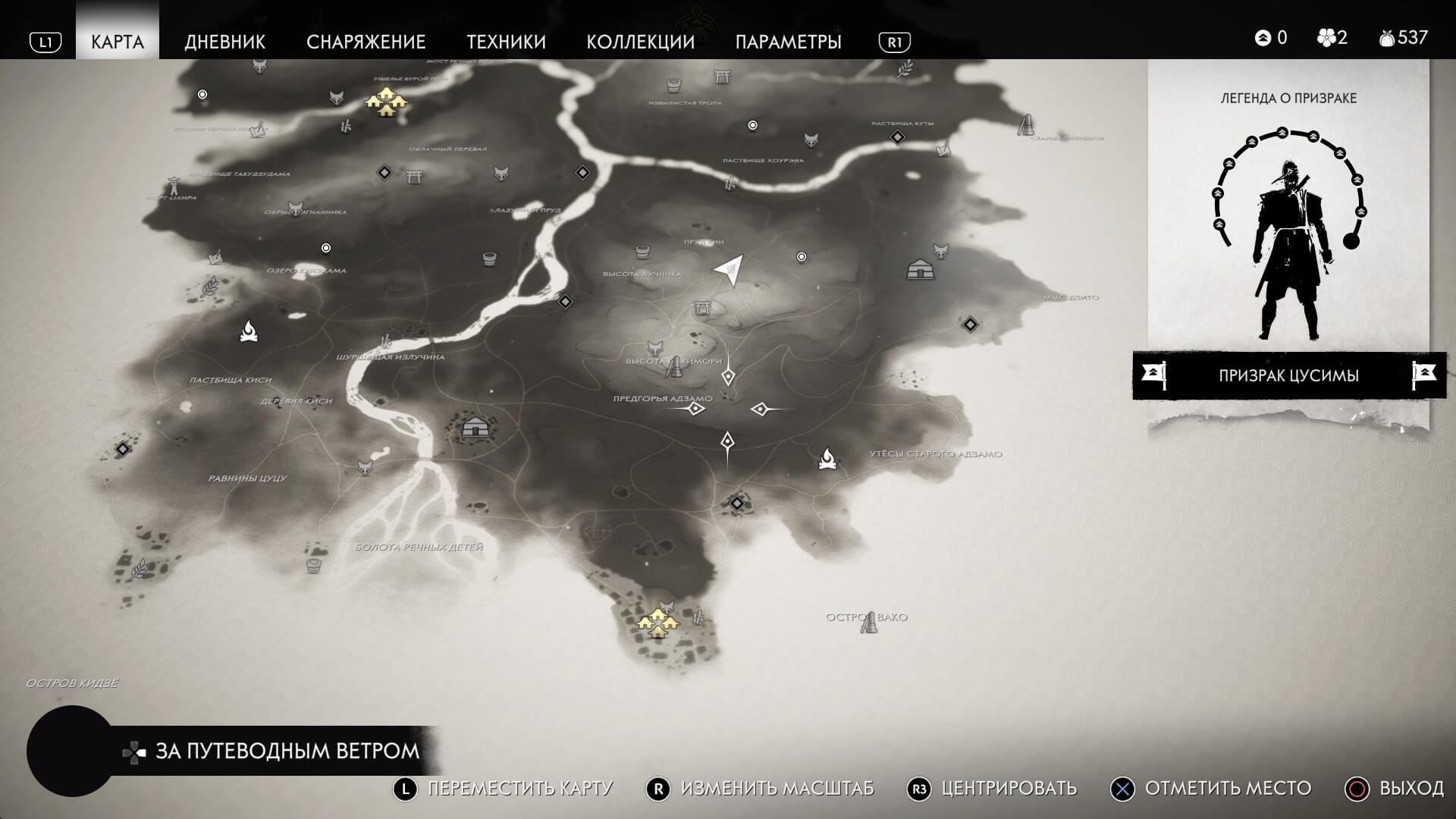The height and width of the screenshot is (819, 1456).
Task: Click the white player arrow on the map
Action: point(729,269)
